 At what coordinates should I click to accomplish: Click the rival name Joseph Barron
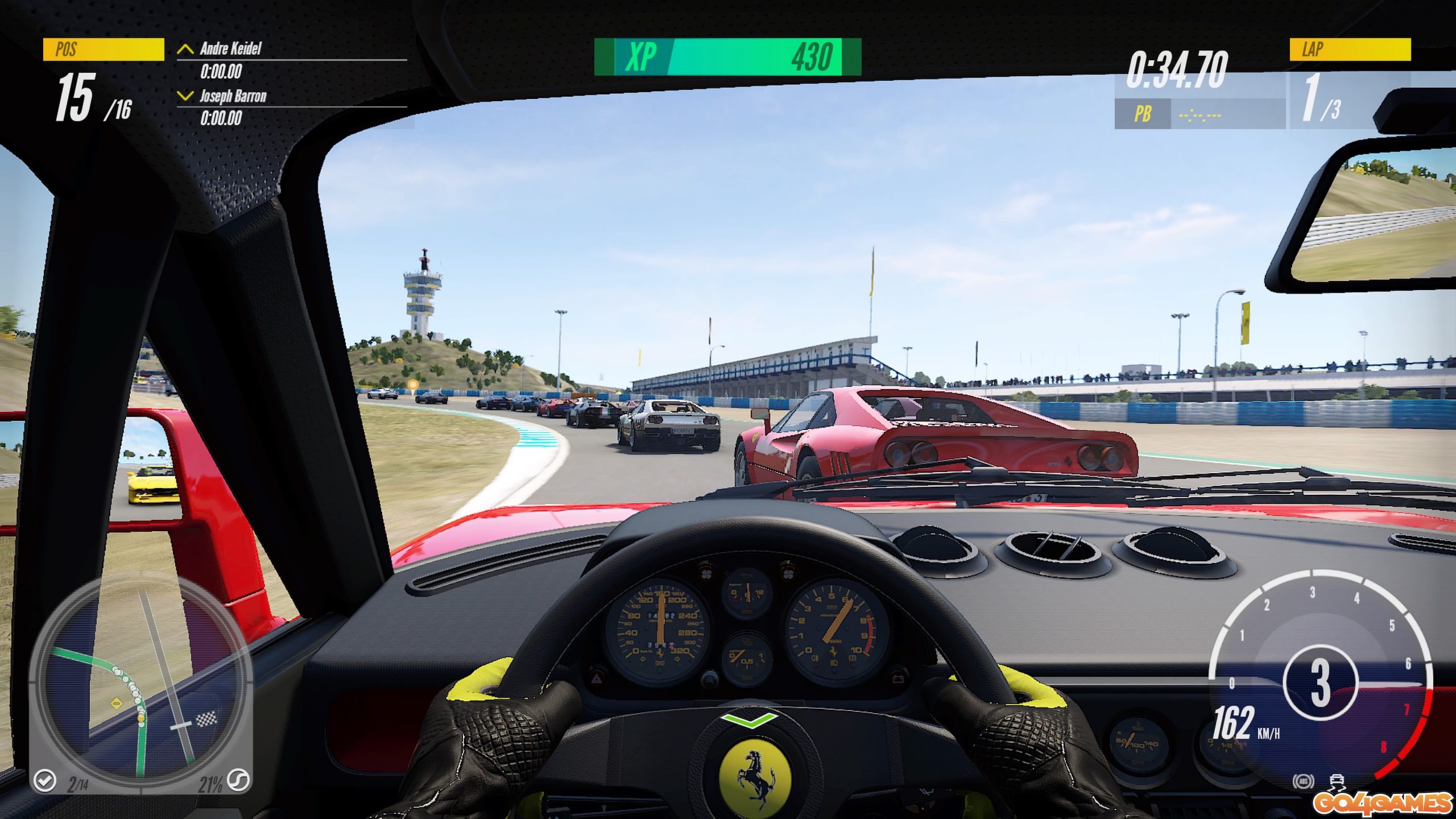(x=233, y=97)
